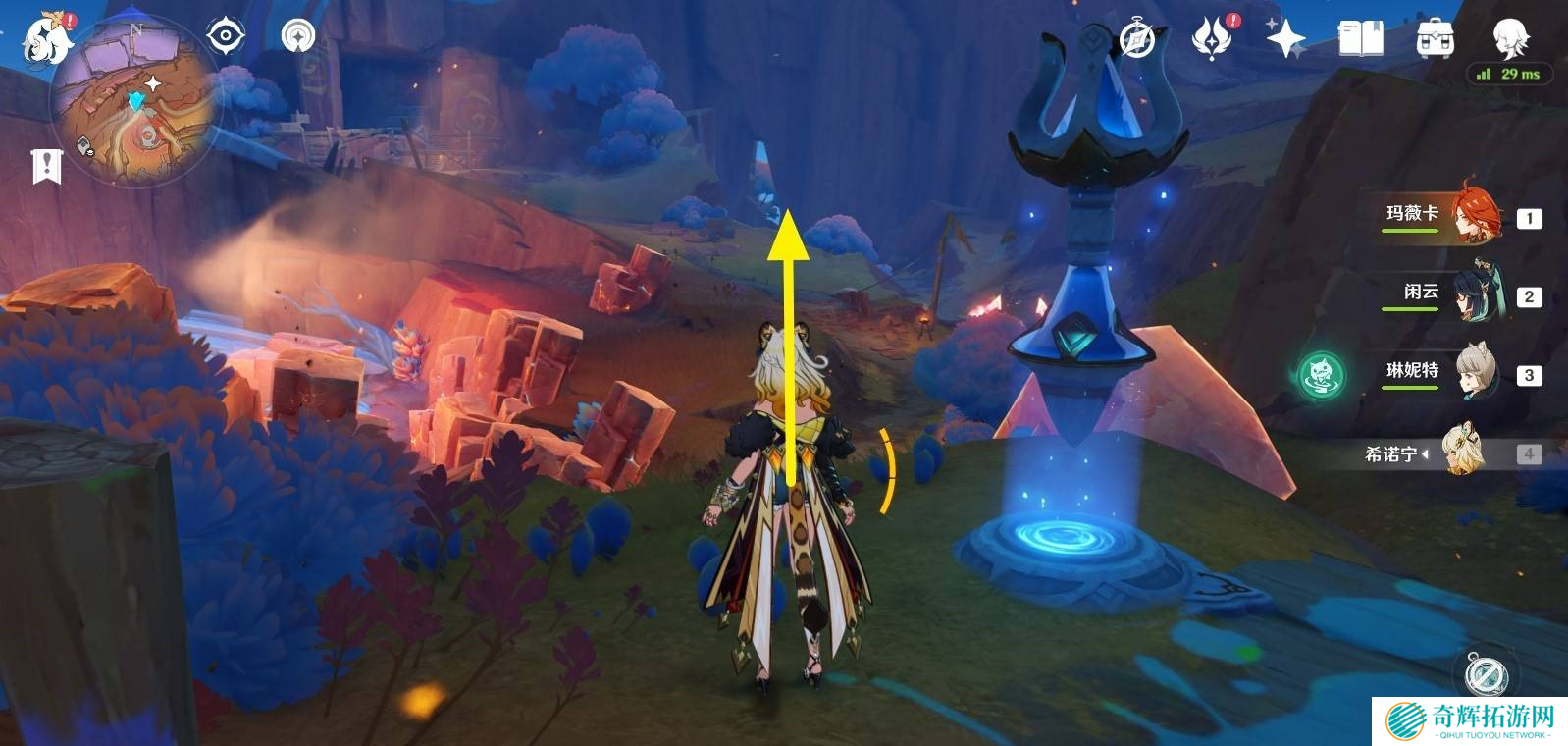
Task: Open the compass events icon
Action: pyautogui.click(x=1137, y=39)
